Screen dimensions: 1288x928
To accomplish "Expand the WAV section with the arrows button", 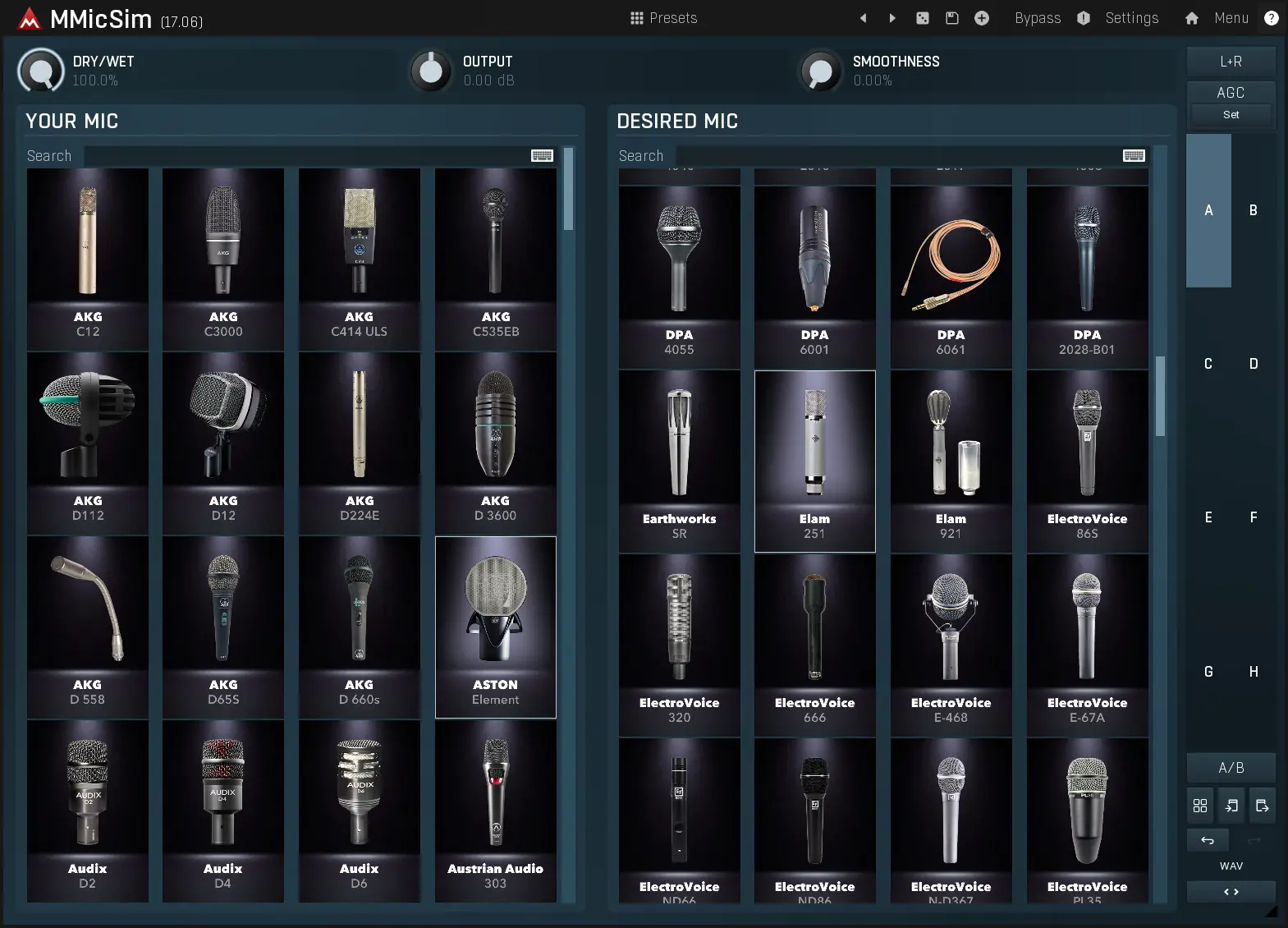I will coord(1230,891).
